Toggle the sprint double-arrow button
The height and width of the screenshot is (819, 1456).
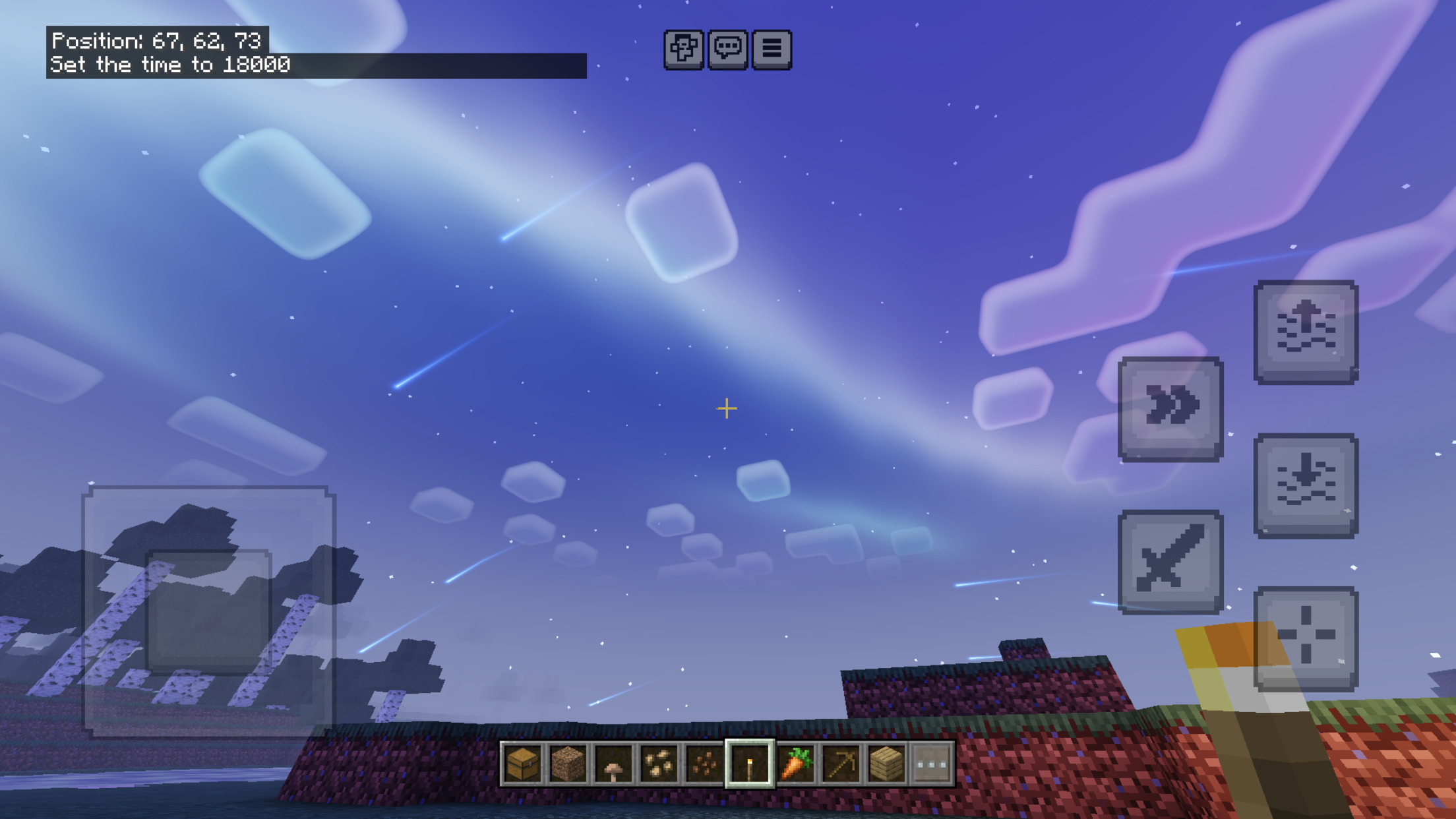coord(1170,408)
